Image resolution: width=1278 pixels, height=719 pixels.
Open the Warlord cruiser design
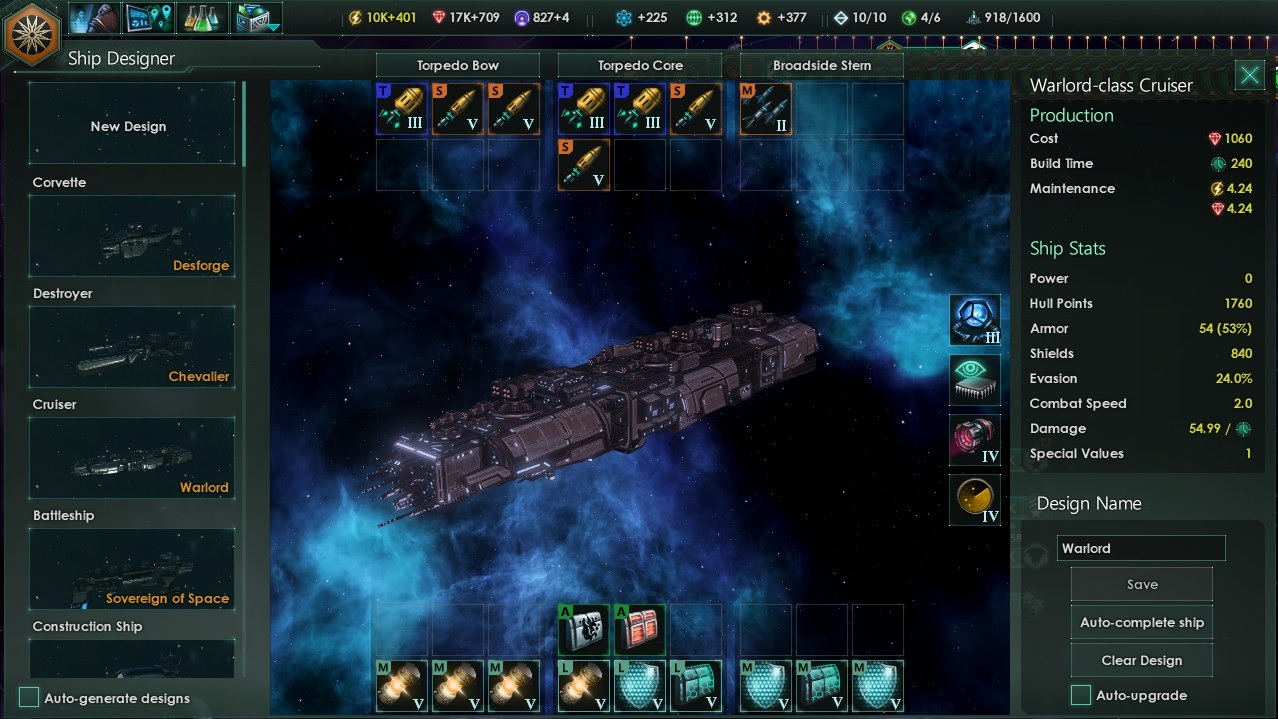coord(131,459)
